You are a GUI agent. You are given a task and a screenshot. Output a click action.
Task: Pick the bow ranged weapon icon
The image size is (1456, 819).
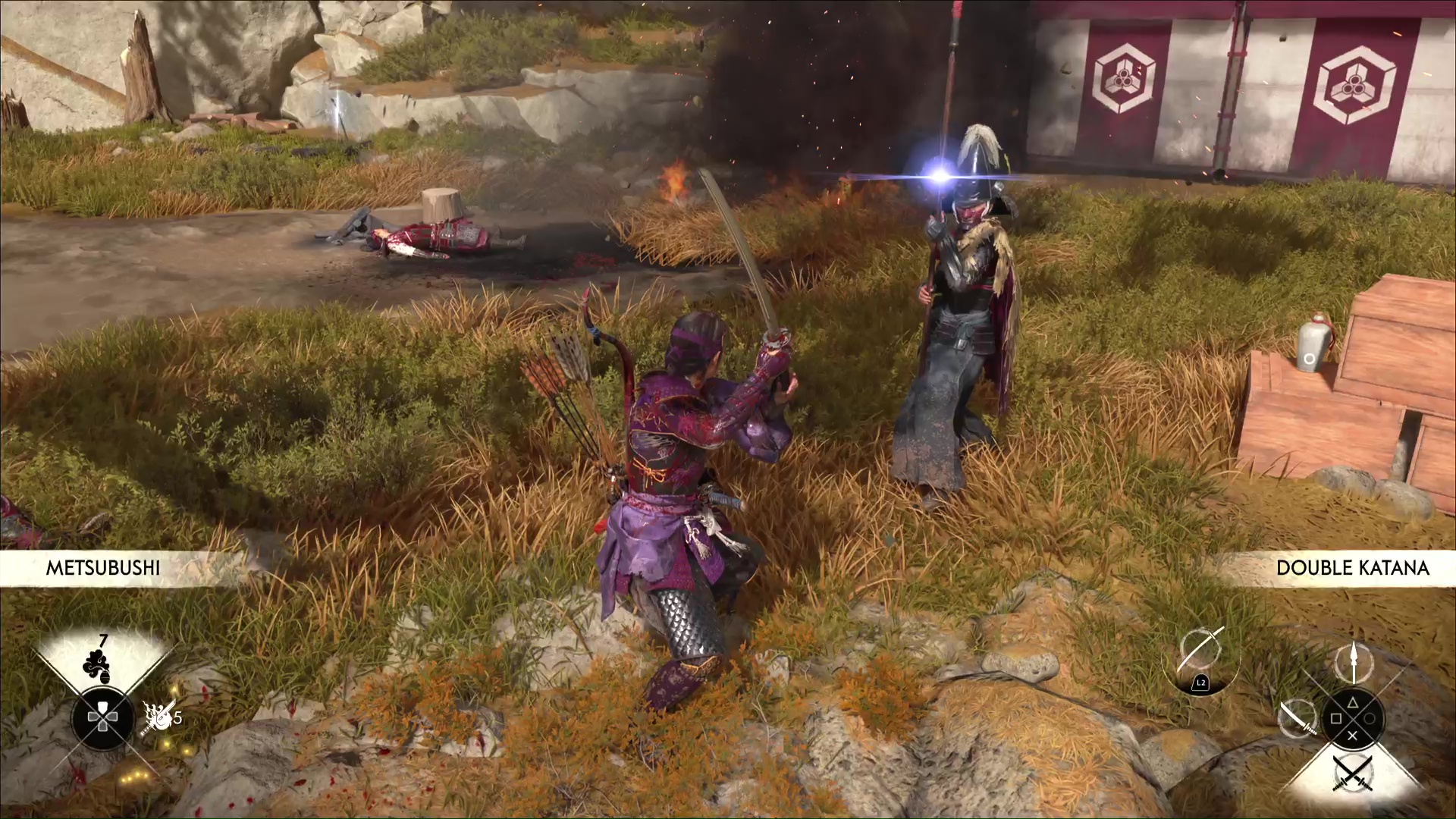(1200, 654)
